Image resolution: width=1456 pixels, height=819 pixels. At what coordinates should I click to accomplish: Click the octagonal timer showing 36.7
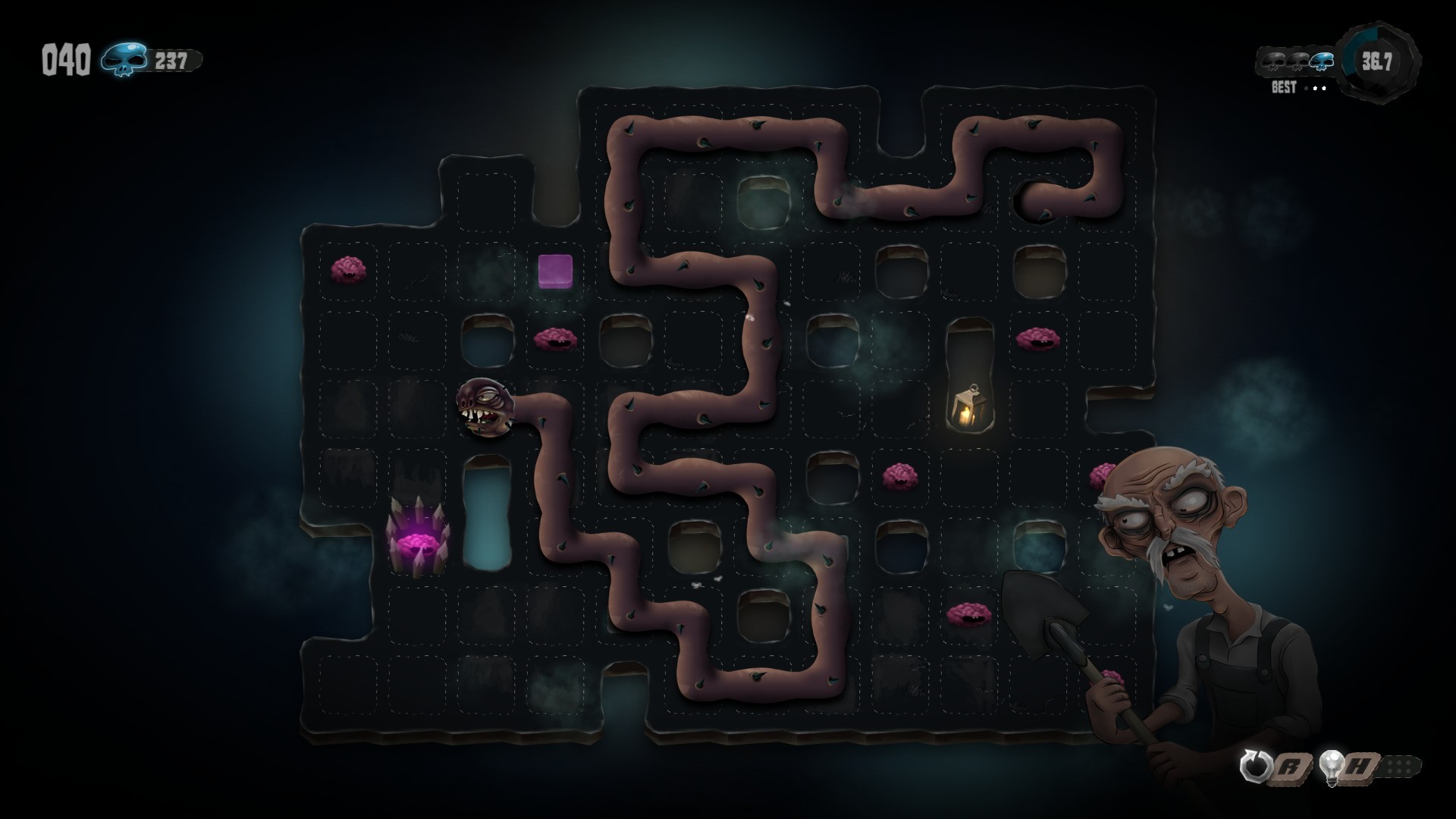click(x=1376, y=61)
